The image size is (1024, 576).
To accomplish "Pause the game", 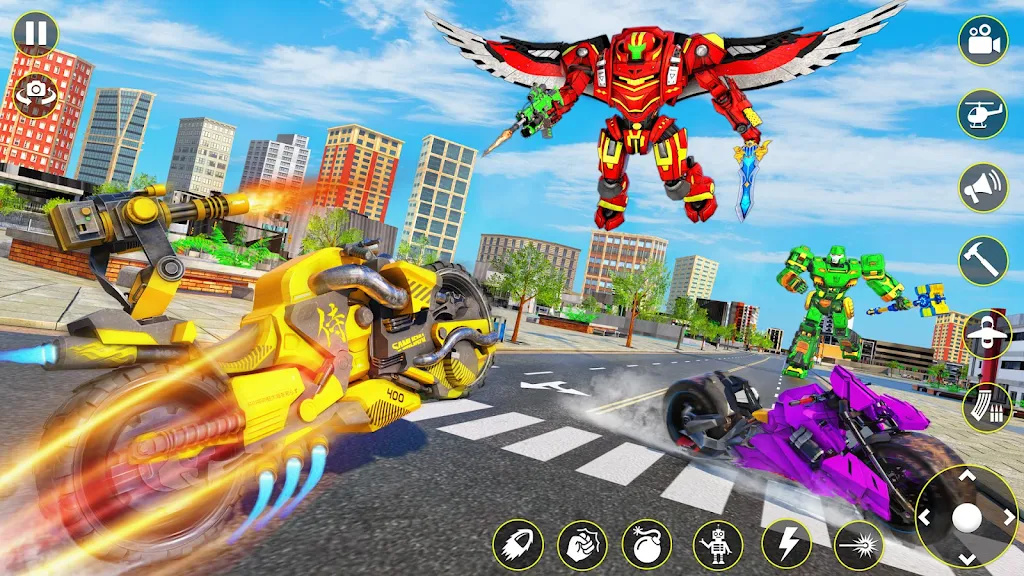I will click(35, 34).
